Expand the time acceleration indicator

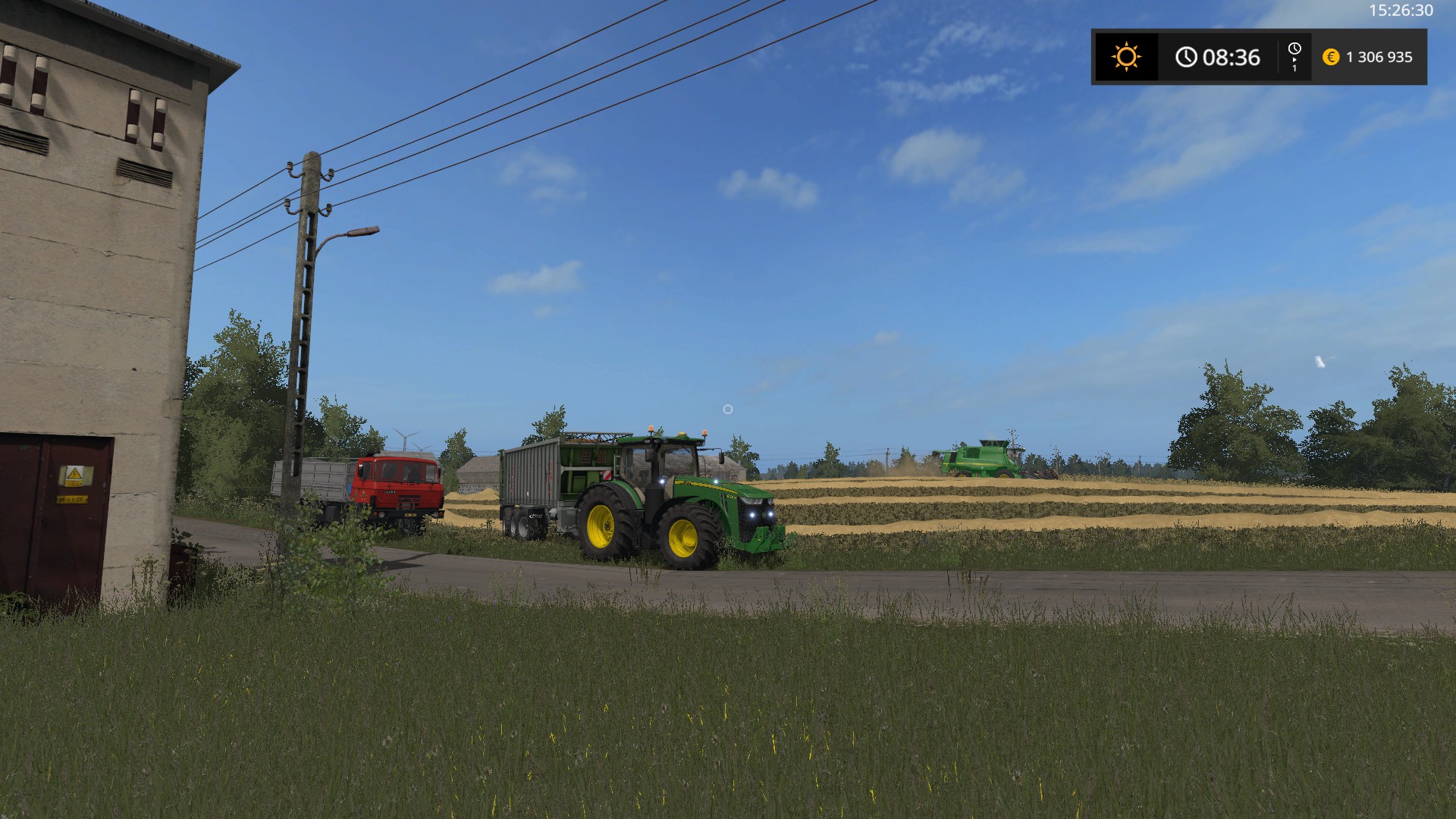coord(1295,56)
